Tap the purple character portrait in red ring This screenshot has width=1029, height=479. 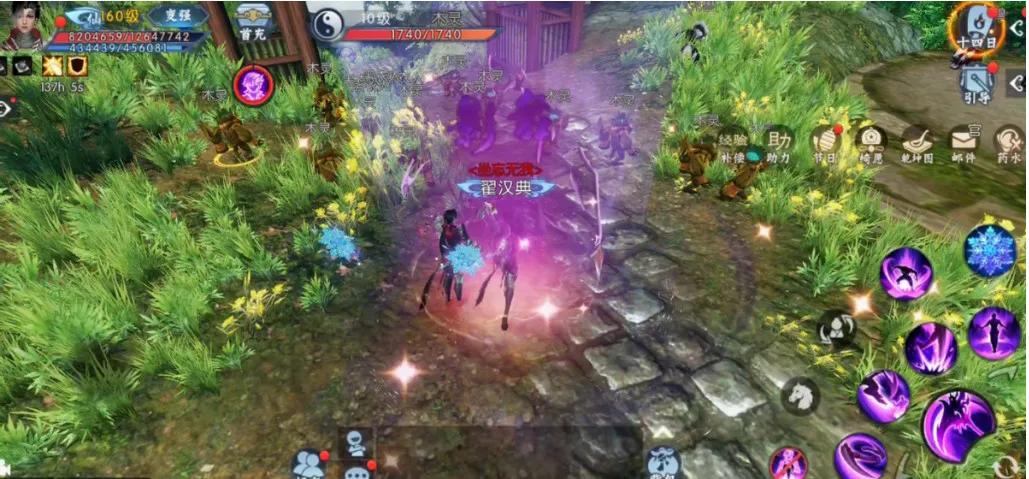tap(253, 85)
